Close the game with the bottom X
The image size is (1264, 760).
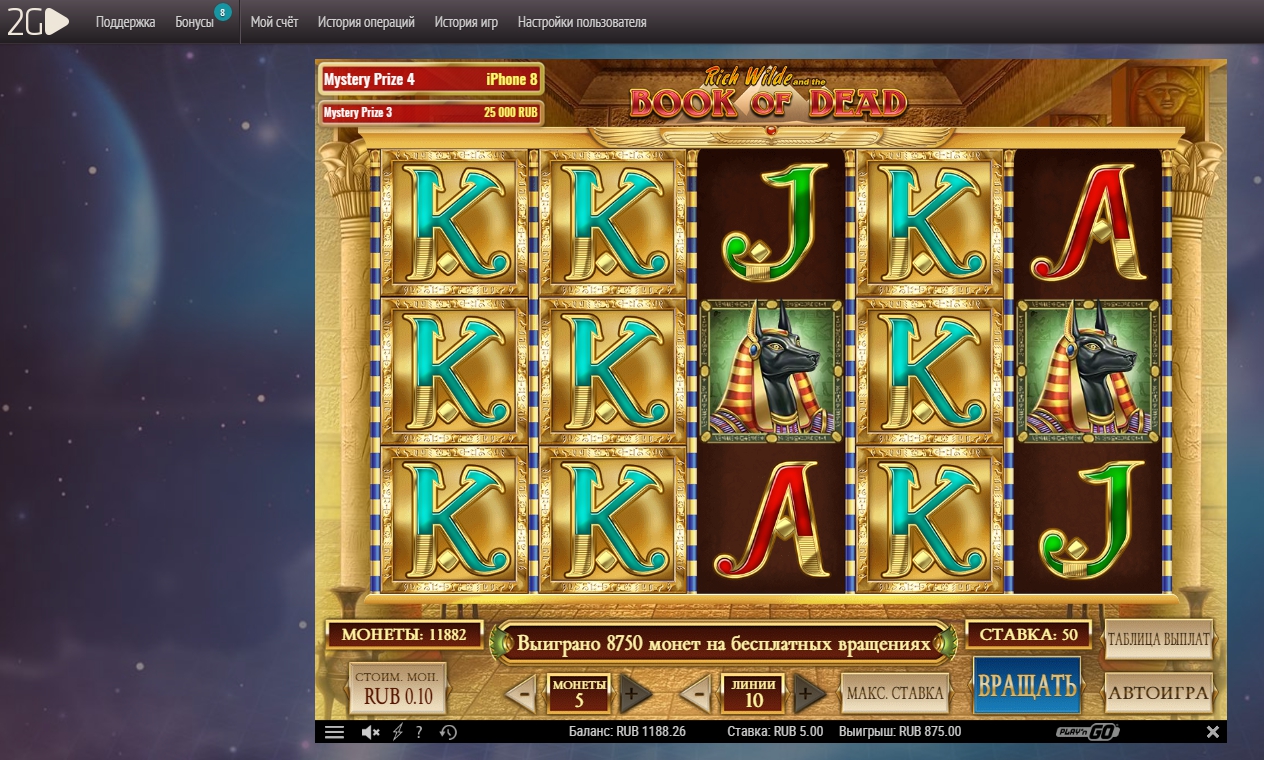point(1213,732)
